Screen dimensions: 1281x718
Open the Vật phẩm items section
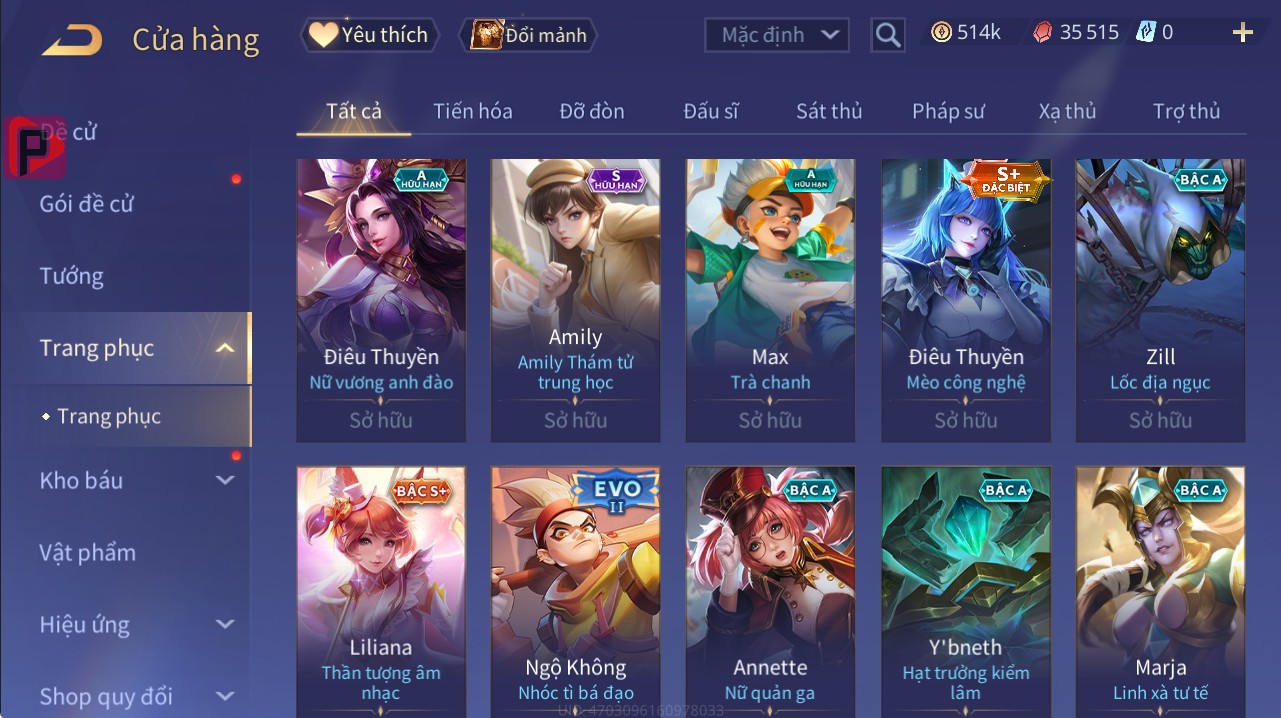pyautogui.click(x=87, y=553)
